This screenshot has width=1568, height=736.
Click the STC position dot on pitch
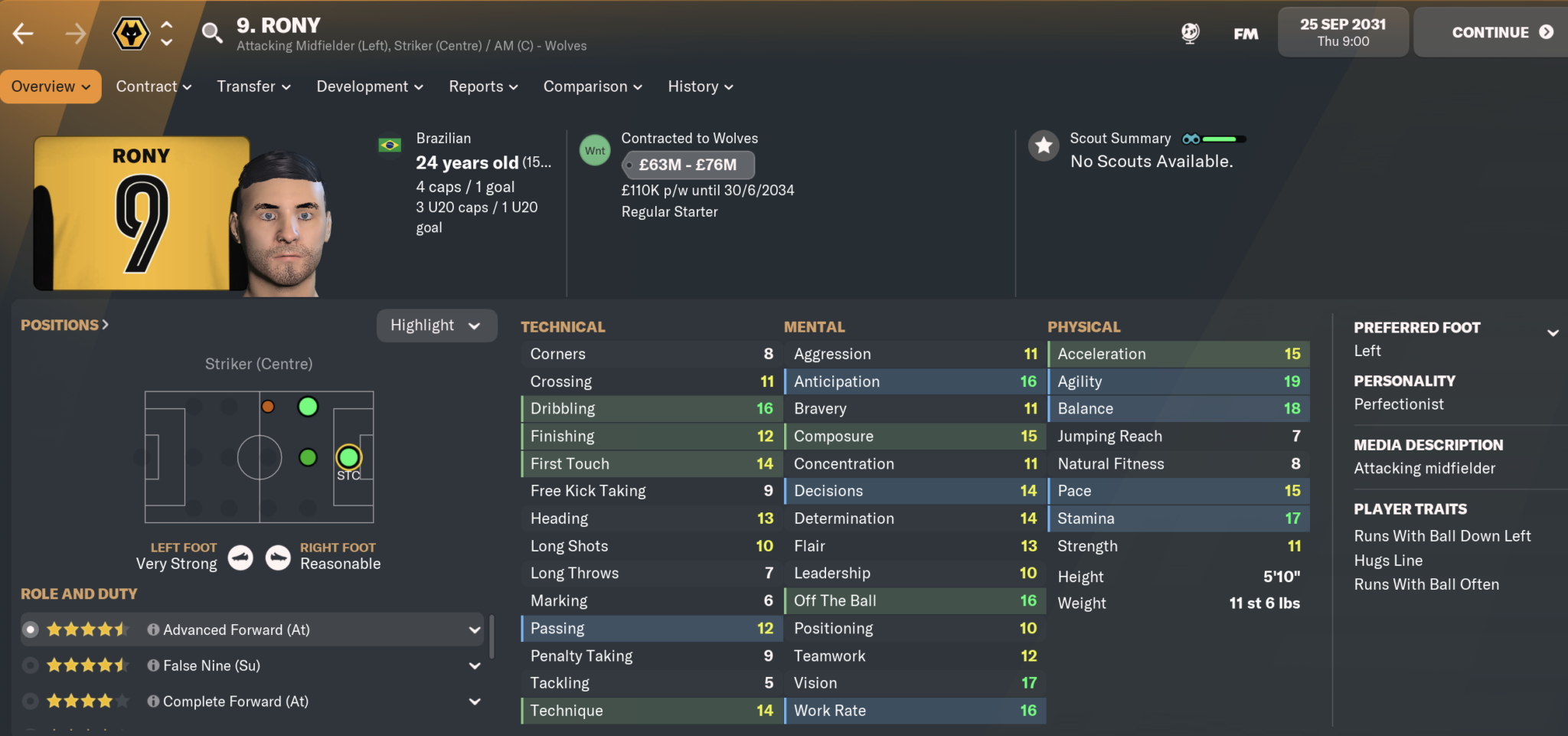point(349,457)
